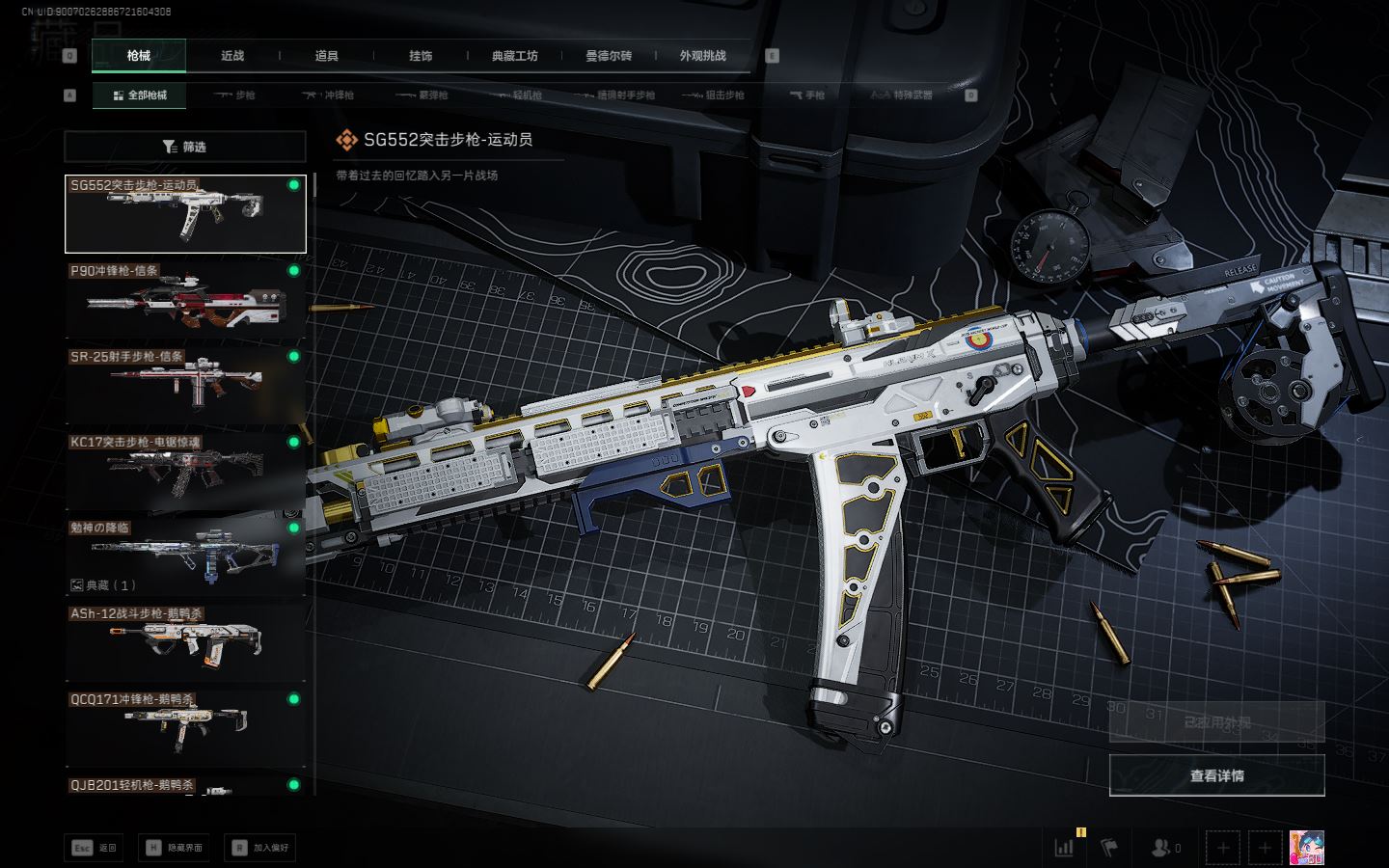The width and height of the screenshot is (1389, 868).
Task: Show the 手枪 pistol category
Action: pos(806,95)
